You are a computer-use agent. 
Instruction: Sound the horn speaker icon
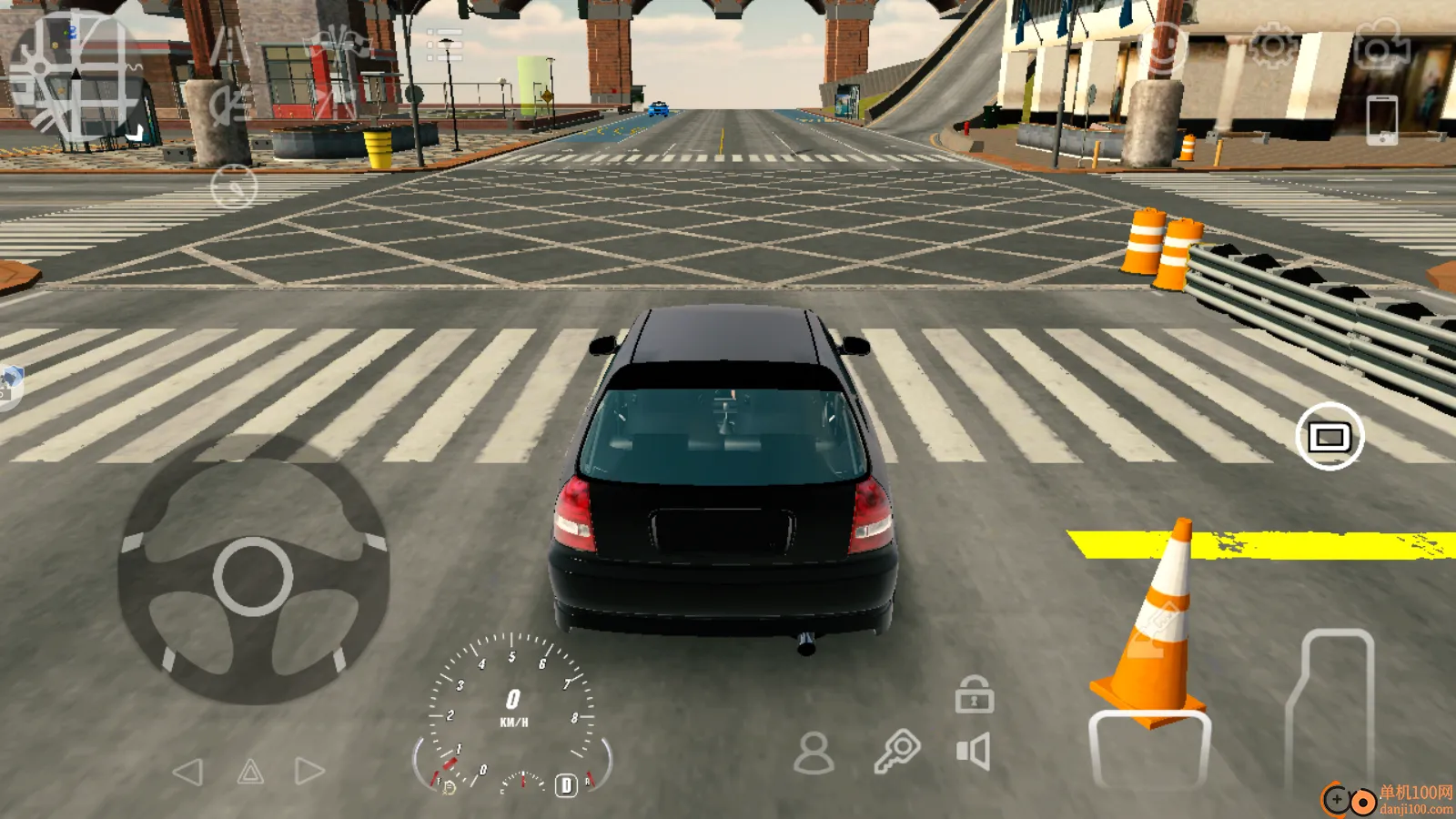(973, 753)
